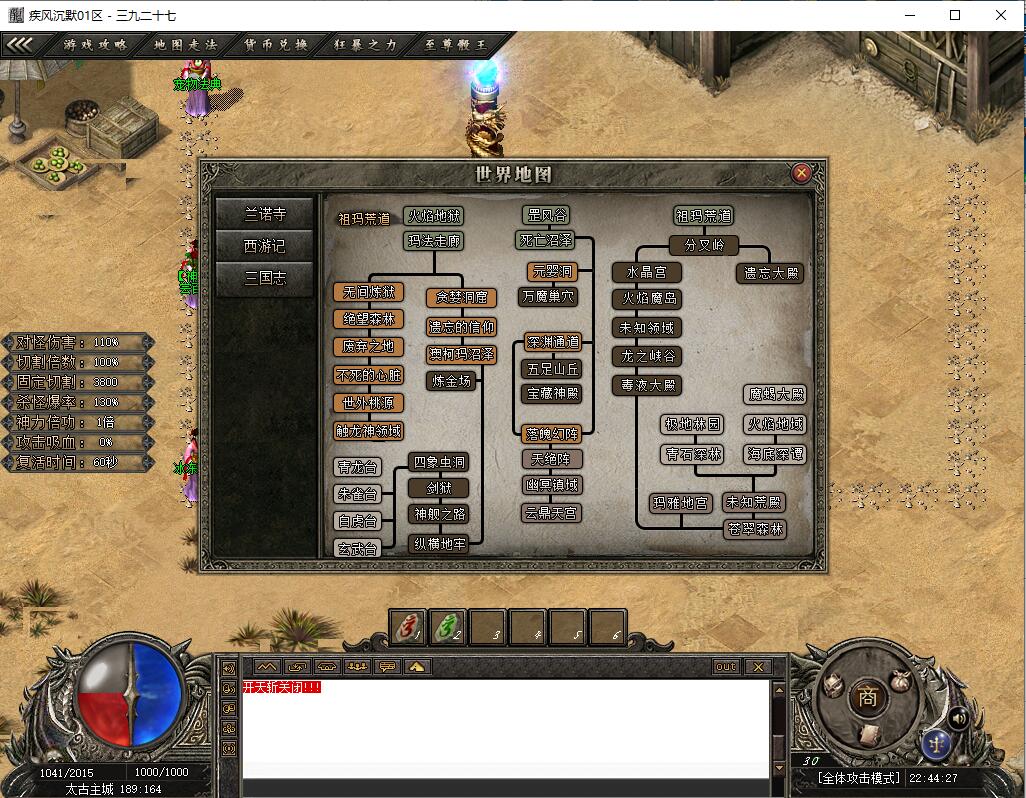1026x798 pixels.
Task: Close the 世界地图 world map window
Action: click(801, 173)
